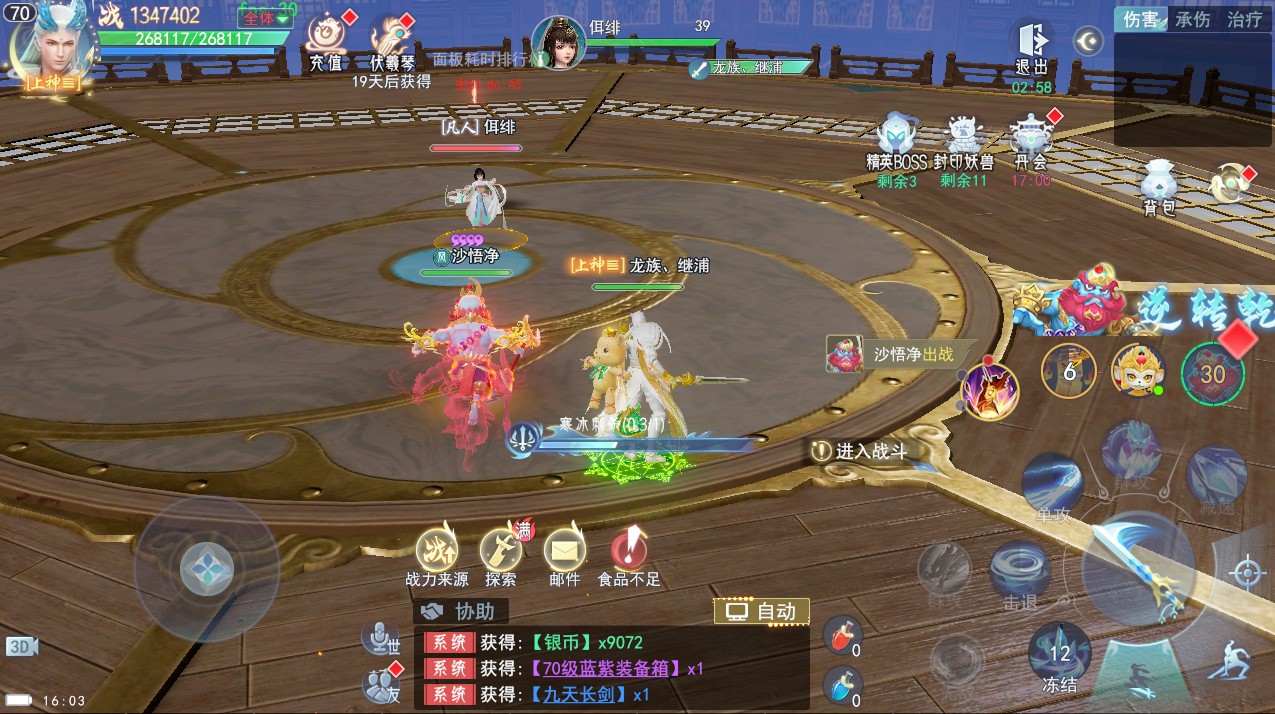Open the 背包 bag
Viewport: 1275px width, 714px height.
[1159, 183]
